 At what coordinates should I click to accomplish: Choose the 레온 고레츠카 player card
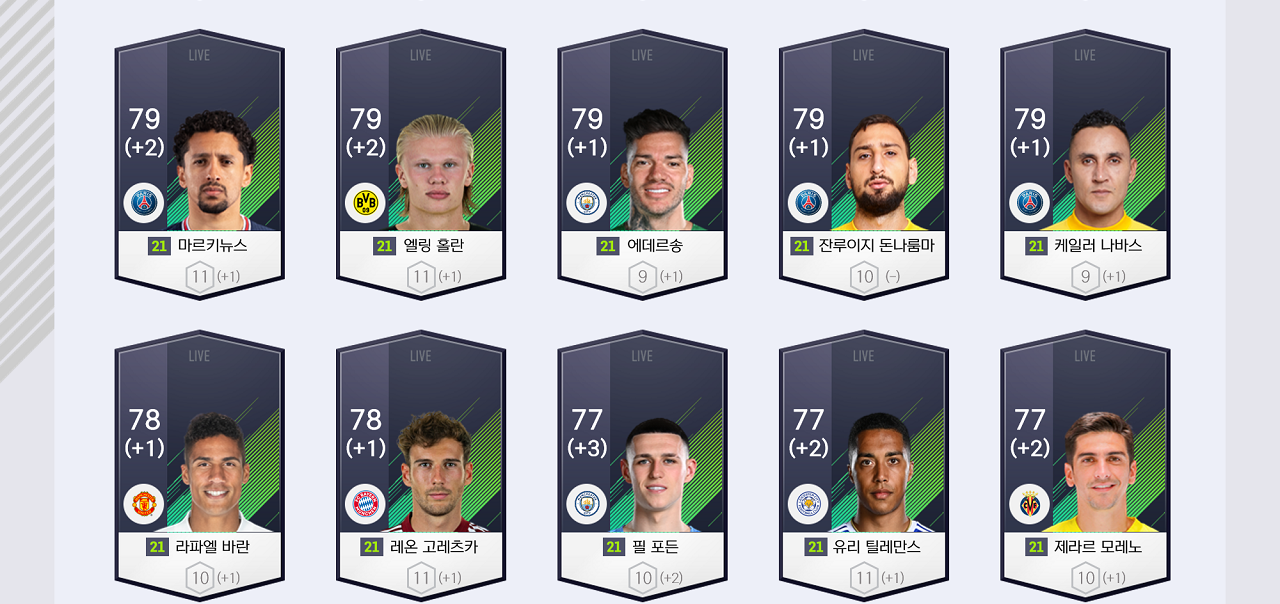[x=421, y=466]
